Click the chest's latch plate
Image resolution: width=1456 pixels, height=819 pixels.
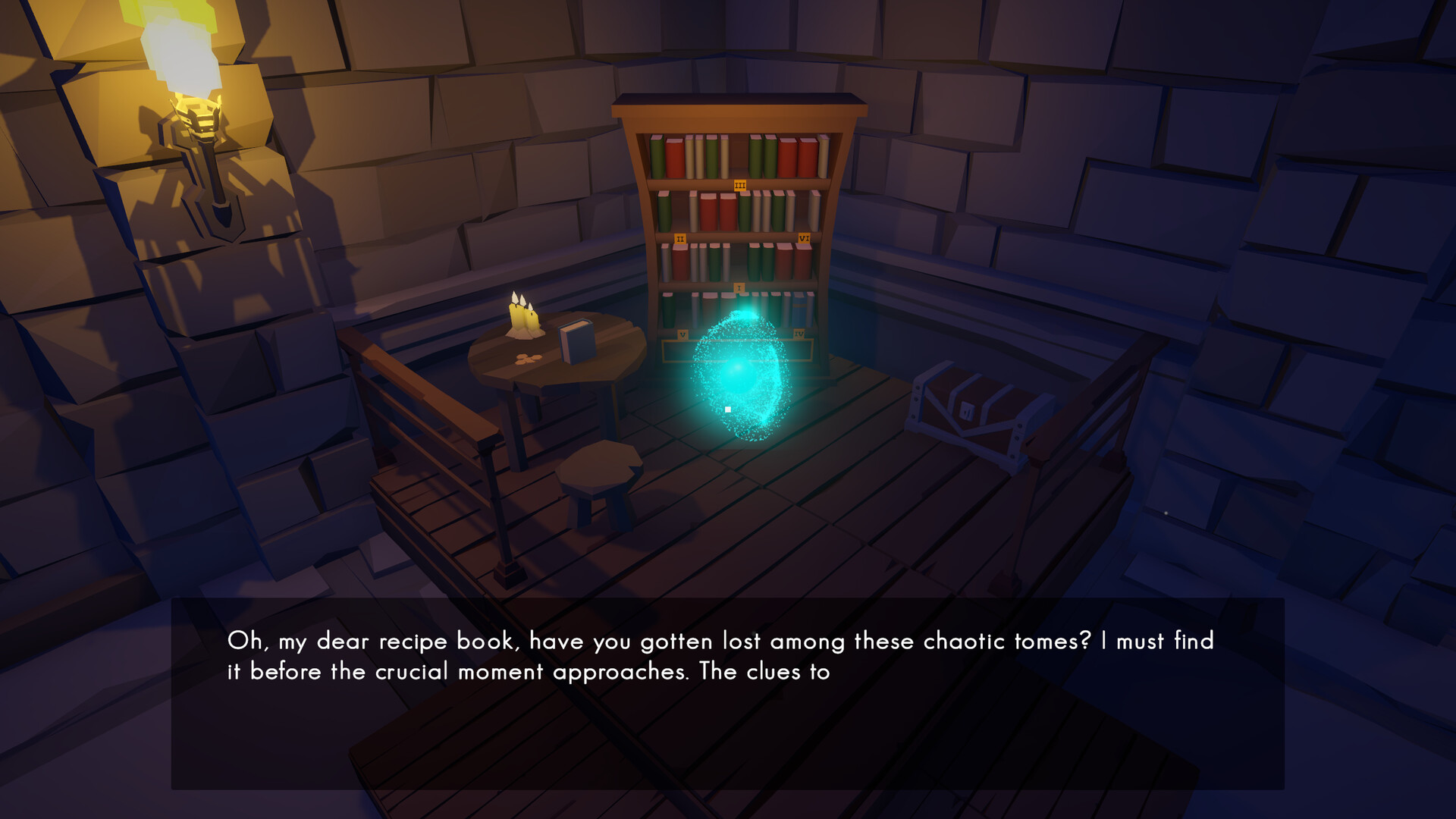tap(967, 411)
